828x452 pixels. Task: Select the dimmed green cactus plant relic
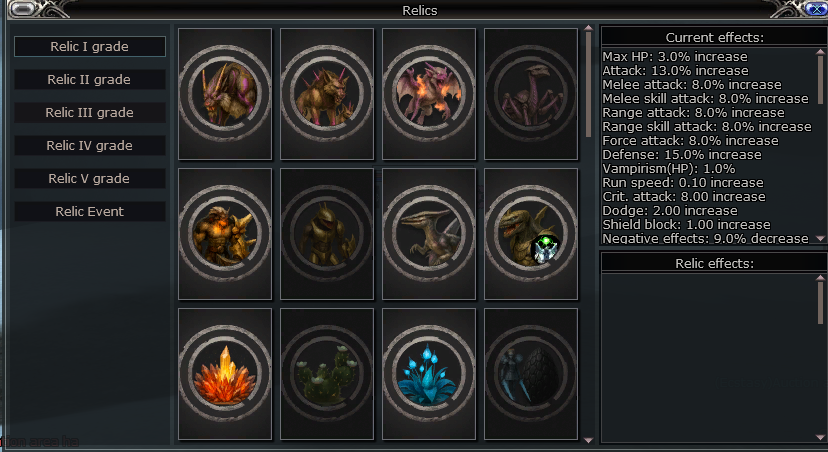[327, 375]
